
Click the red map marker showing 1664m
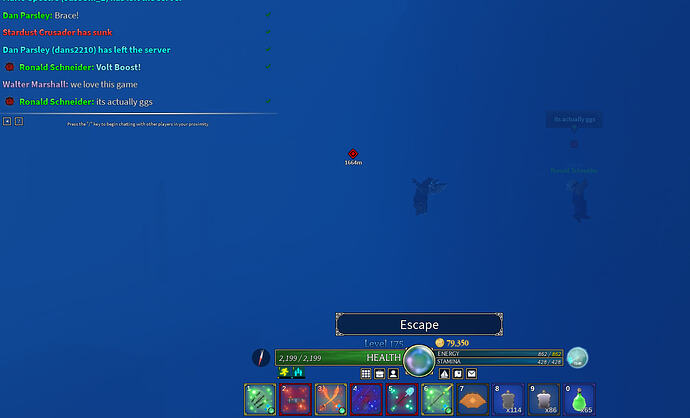[353, 153]
